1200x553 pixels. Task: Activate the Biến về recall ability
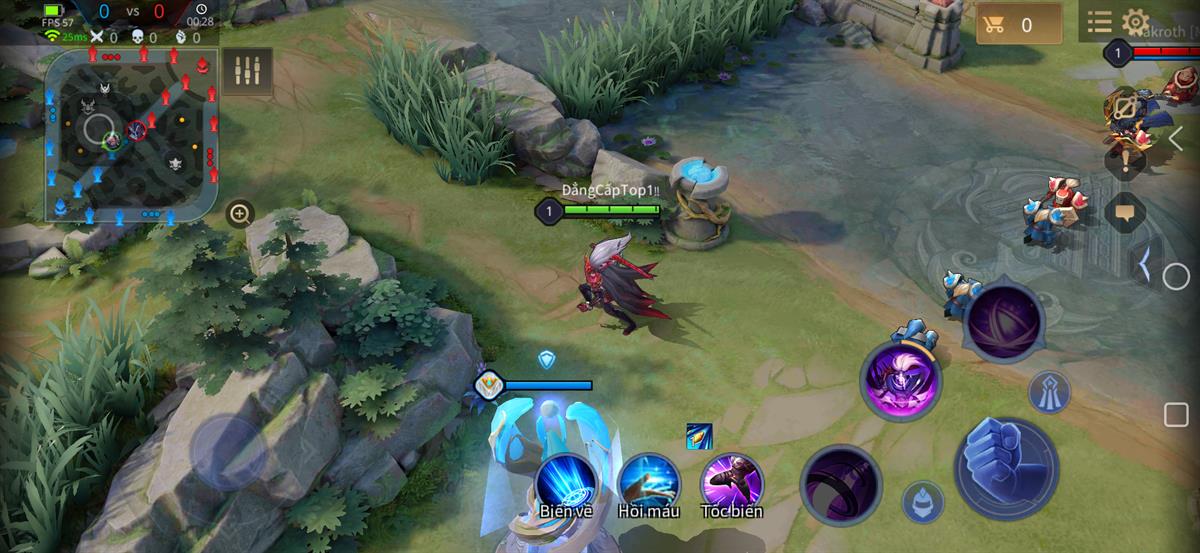coord(566,483)
